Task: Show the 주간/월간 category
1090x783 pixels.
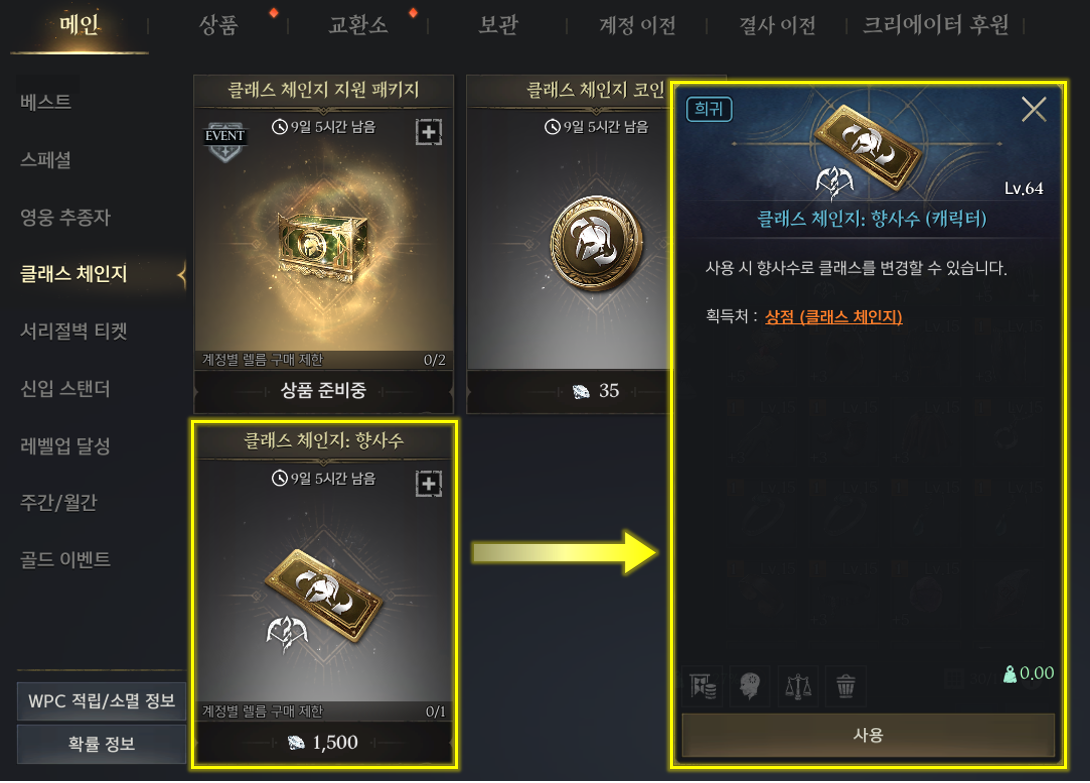Action: tap(58, 502)
